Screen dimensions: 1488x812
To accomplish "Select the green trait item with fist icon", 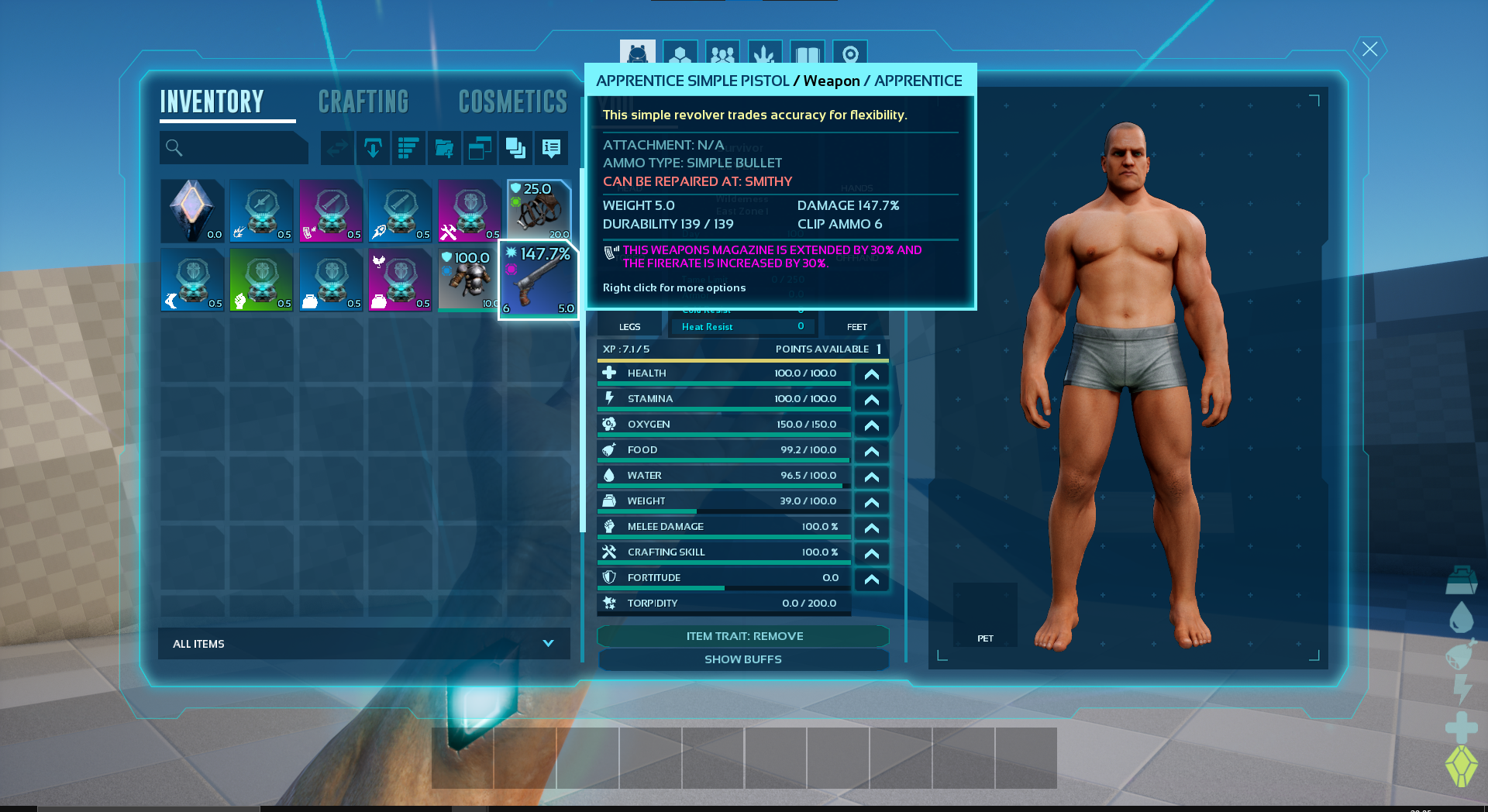I will [x=261, y=280].
